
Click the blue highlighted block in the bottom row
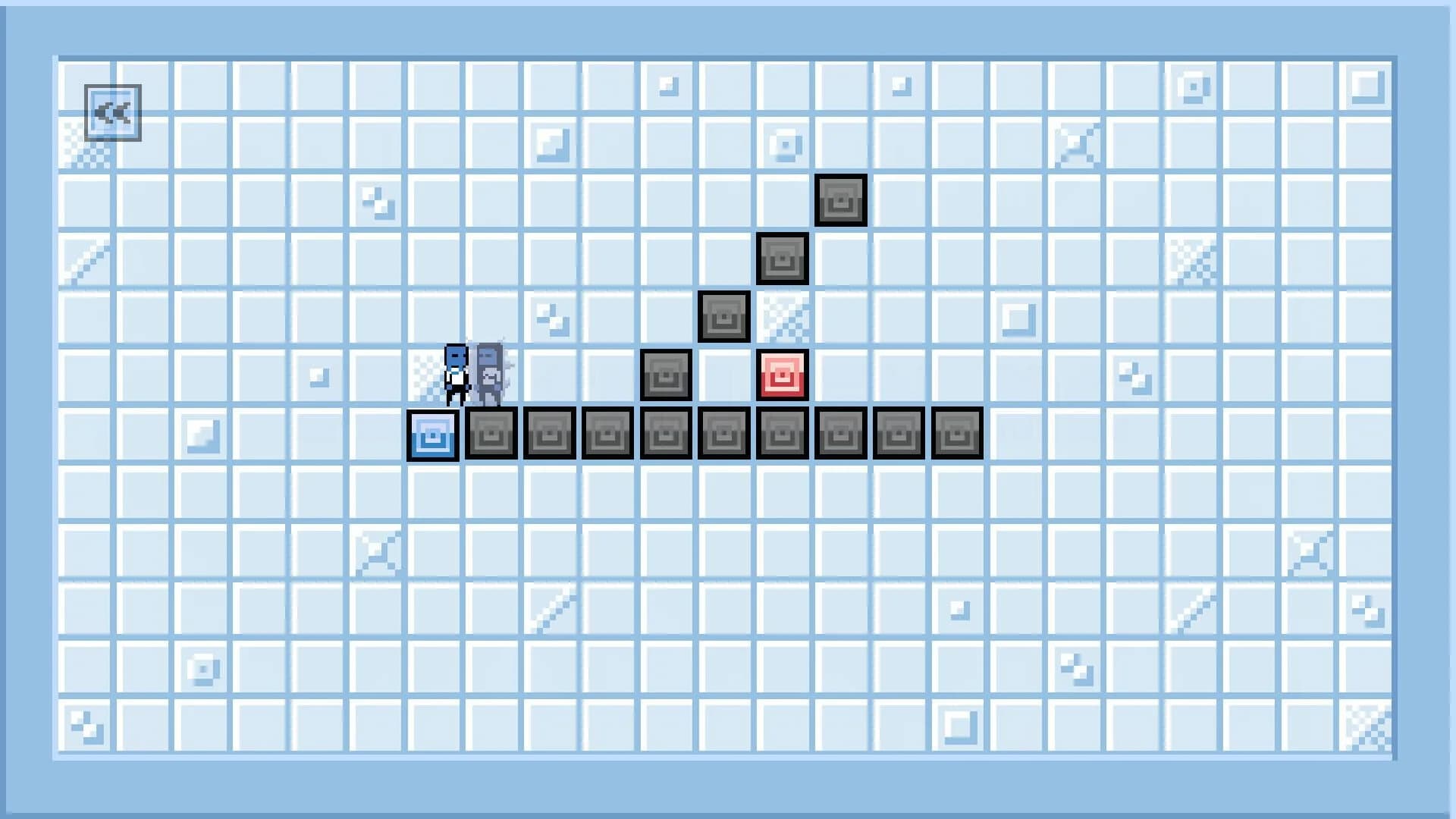[432, 434]
